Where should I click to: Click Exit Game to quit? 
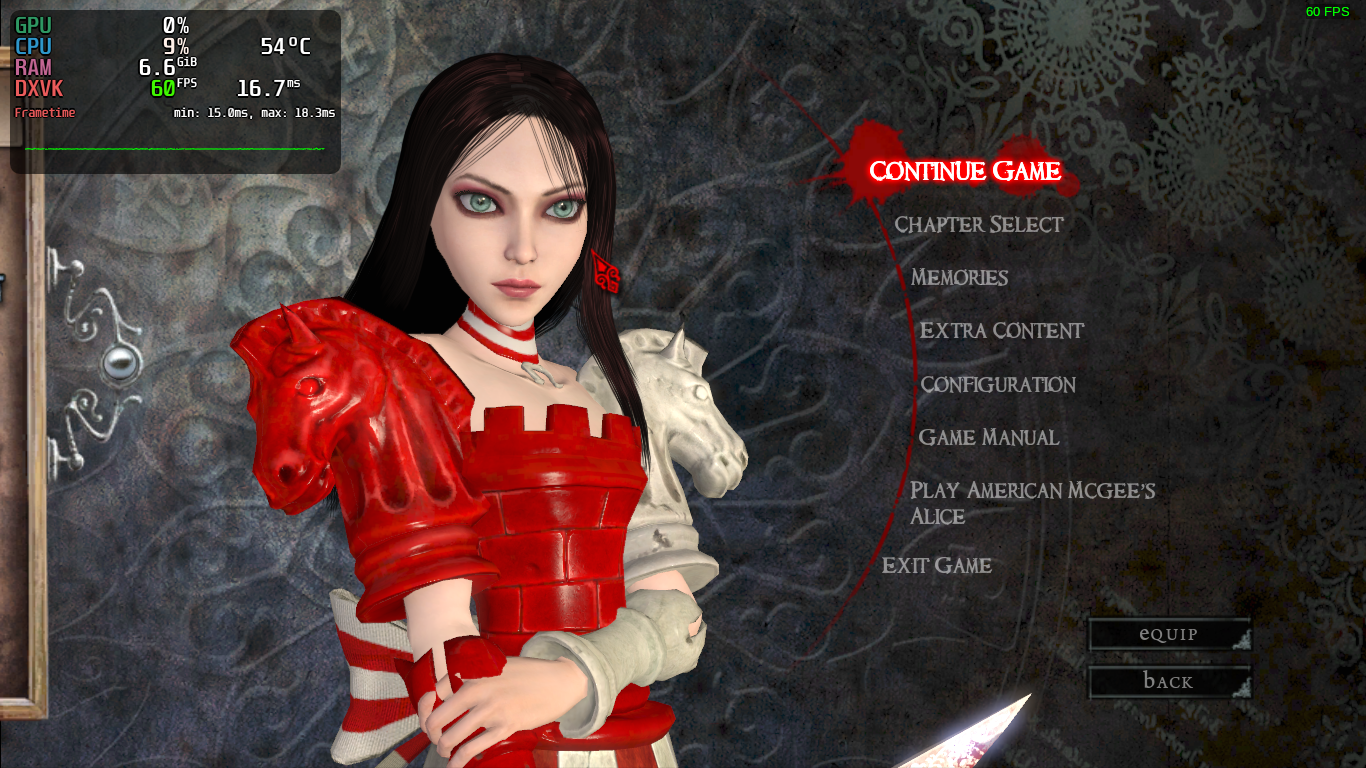tap(936, 566)
